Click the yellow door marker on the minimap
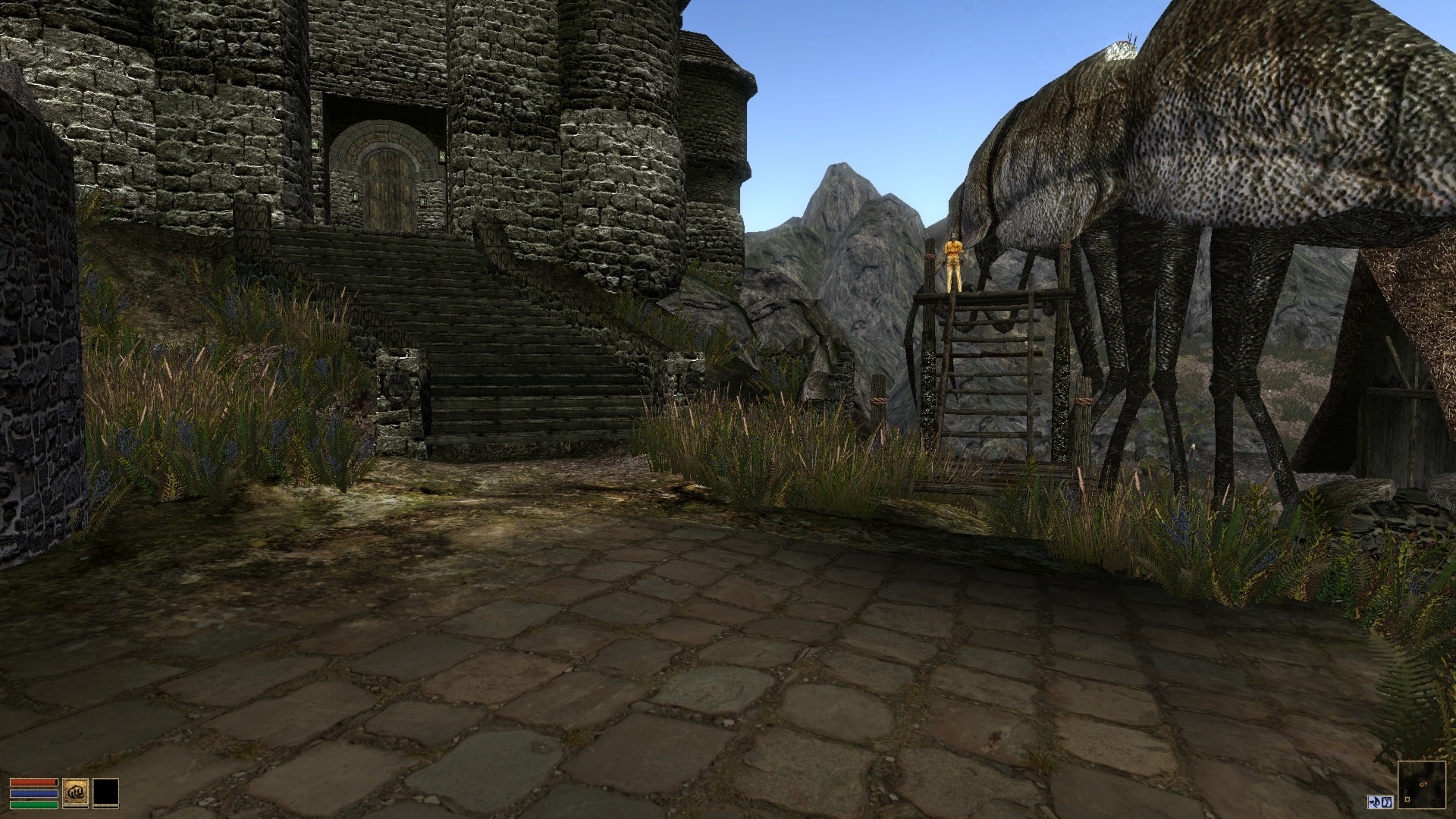The height and width of the screenshot is (819, 1456). click(x=1407, y=799)
